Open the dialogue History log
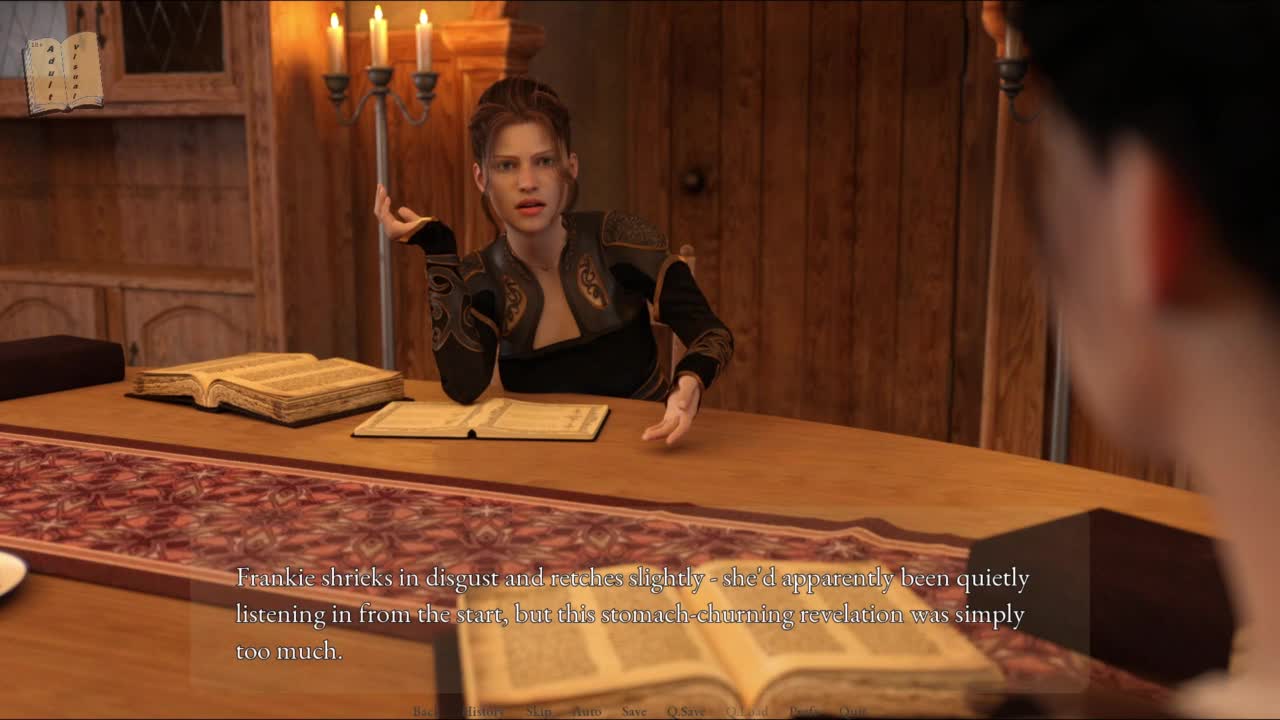Viewport: 1280px width, 720px height. [x=485, y=711]
